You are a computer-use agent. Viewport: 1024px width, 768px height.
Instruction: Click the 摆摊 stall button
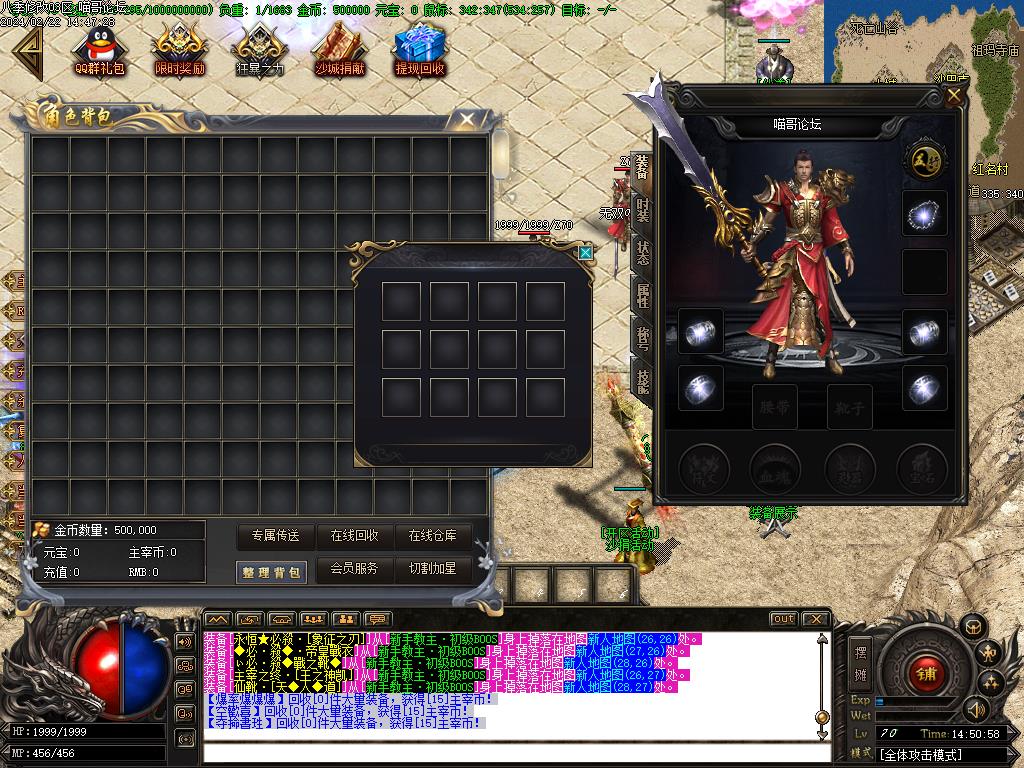[860, 660]
